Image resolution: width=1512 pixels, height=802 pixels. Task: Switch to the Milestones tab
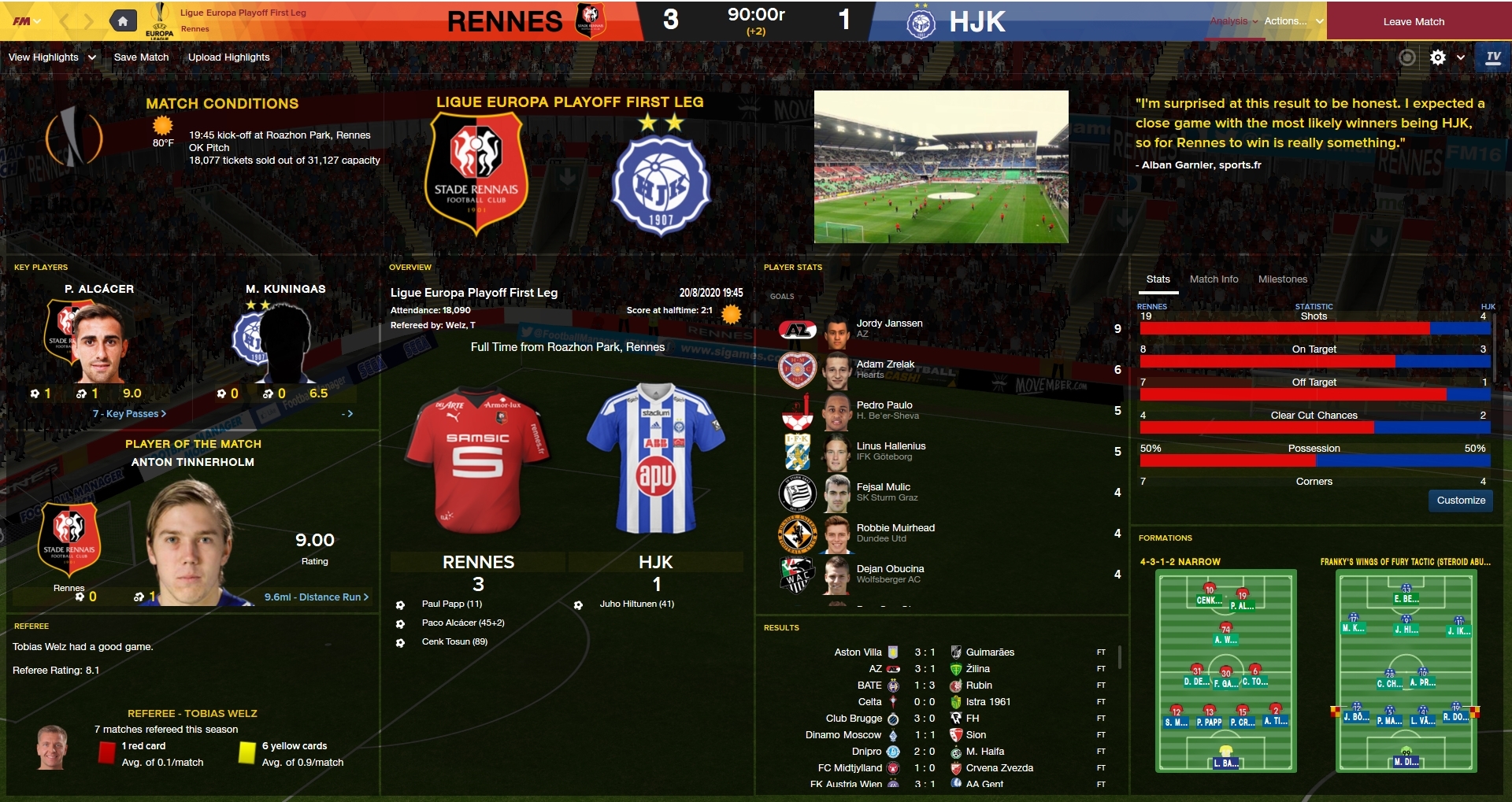pos(1282,279)
